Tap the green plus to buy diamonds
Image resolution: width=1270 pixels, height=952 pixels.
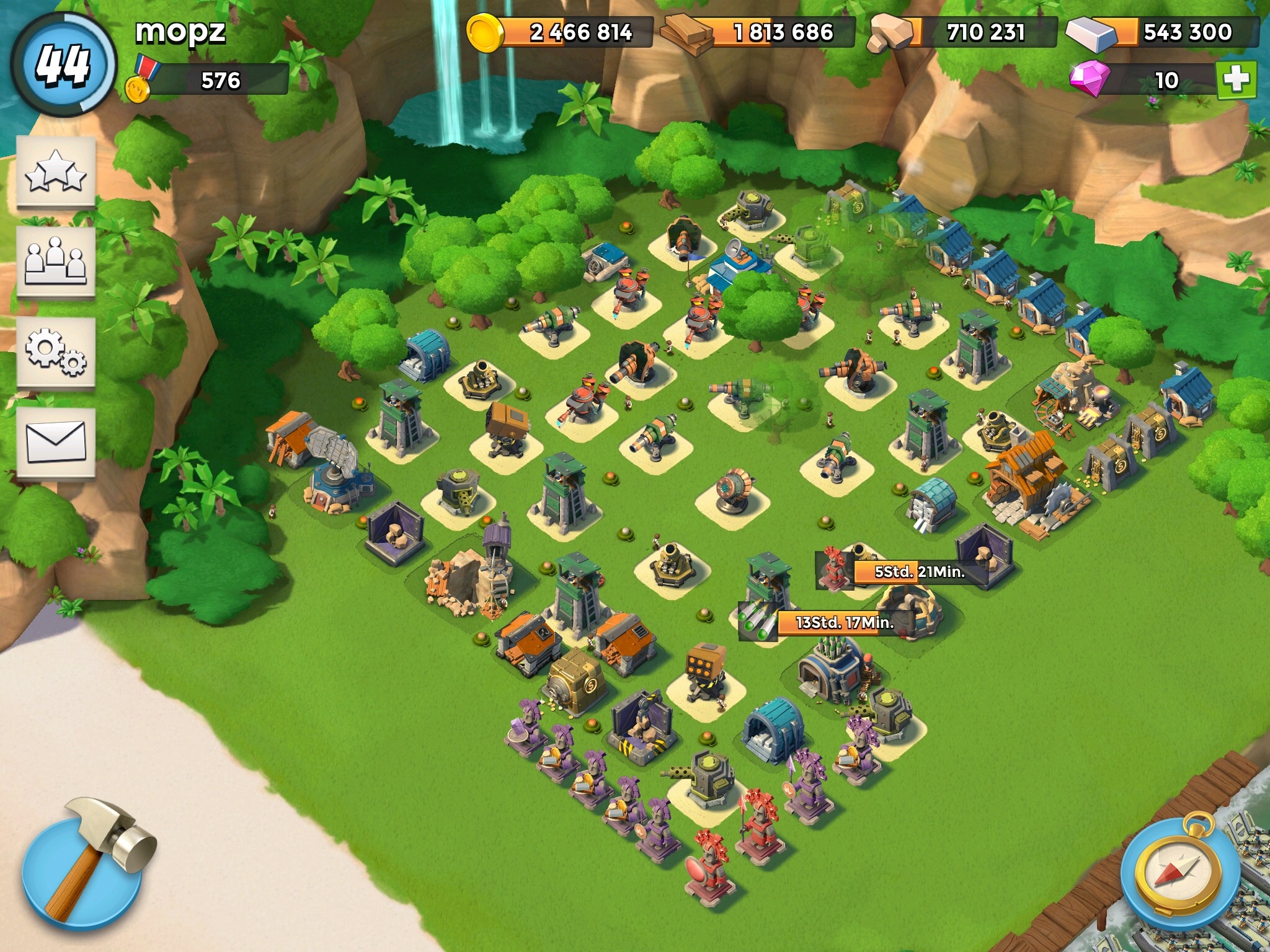(x=1236, y=80)
